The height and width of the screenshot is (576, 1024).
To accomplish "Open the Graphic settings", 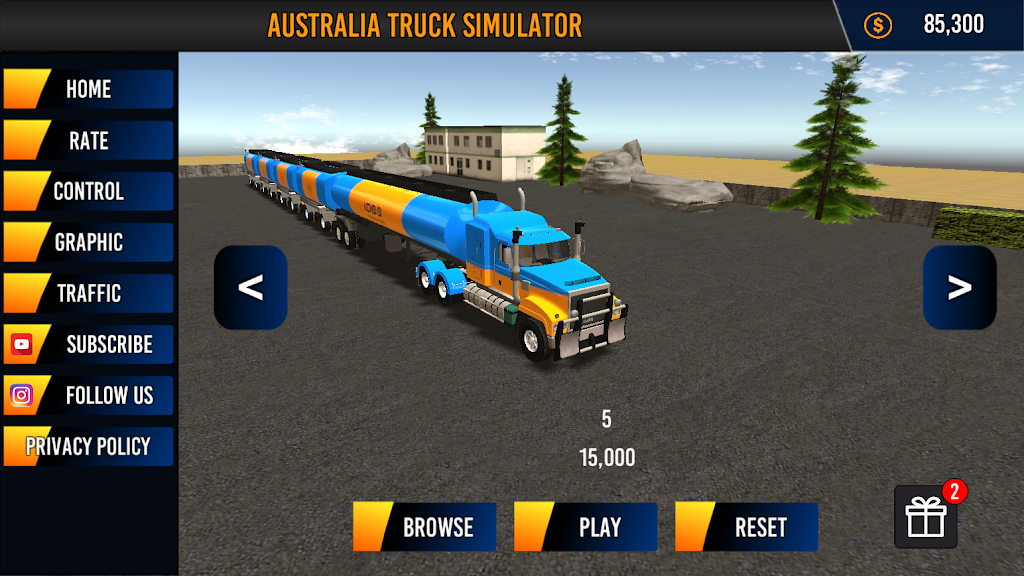I will click(x=88, y=242).
